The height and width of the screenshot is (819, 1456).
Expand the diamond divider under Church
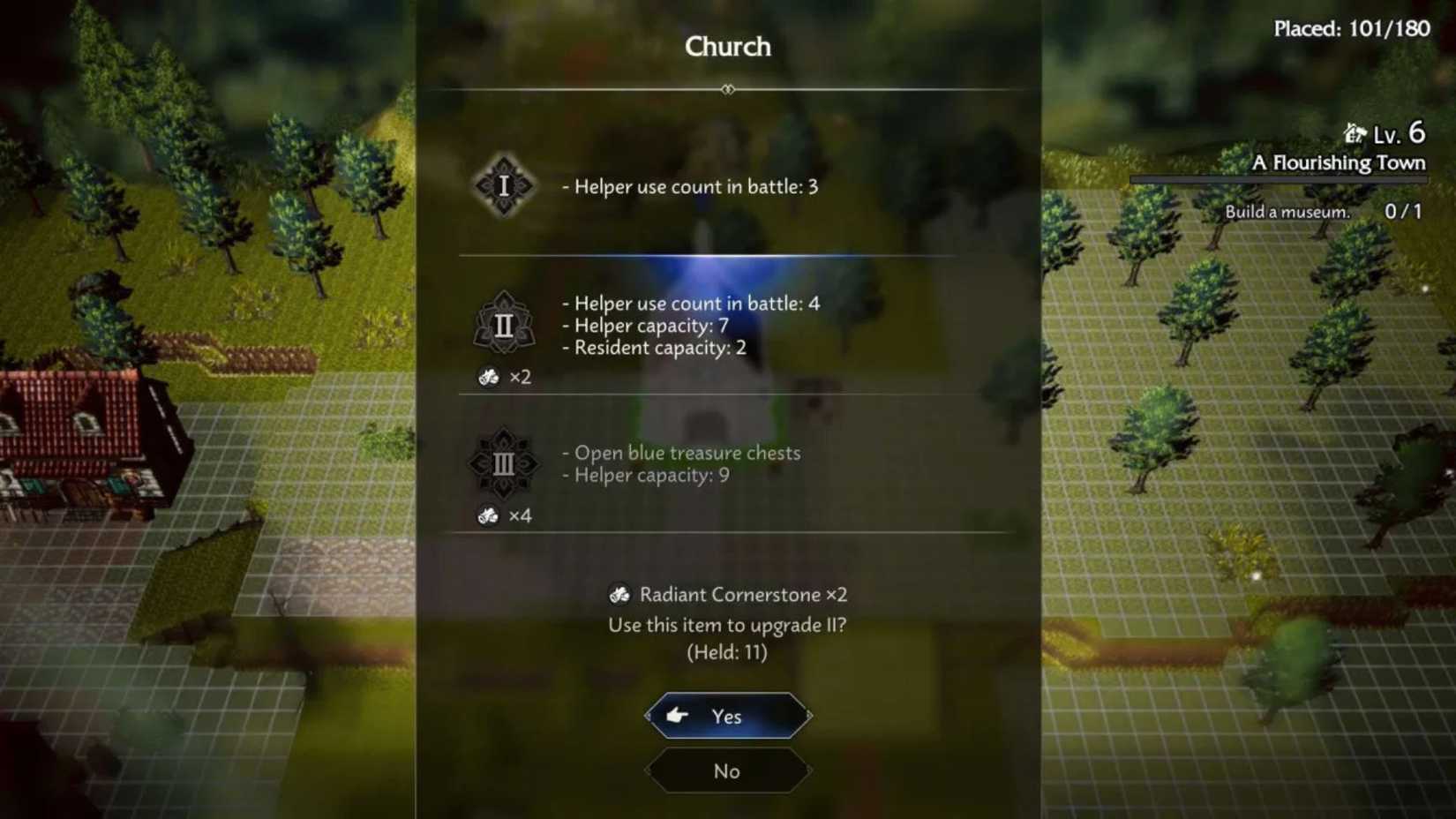coord(727,88)
